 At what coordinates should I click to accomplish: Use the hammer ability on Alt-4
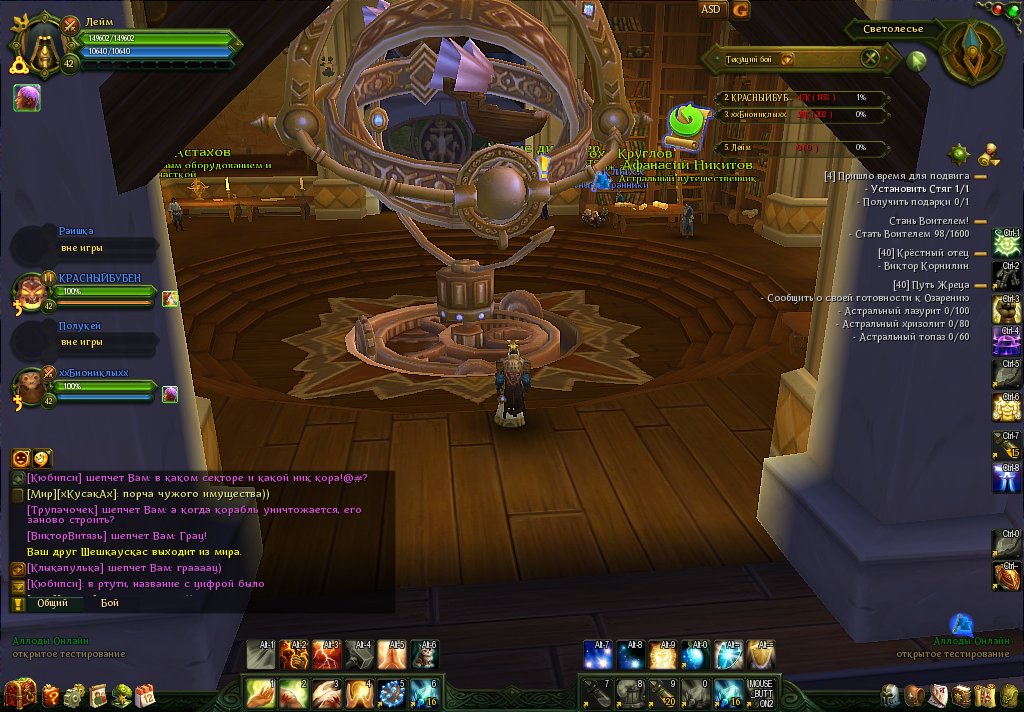coord(360,655)
